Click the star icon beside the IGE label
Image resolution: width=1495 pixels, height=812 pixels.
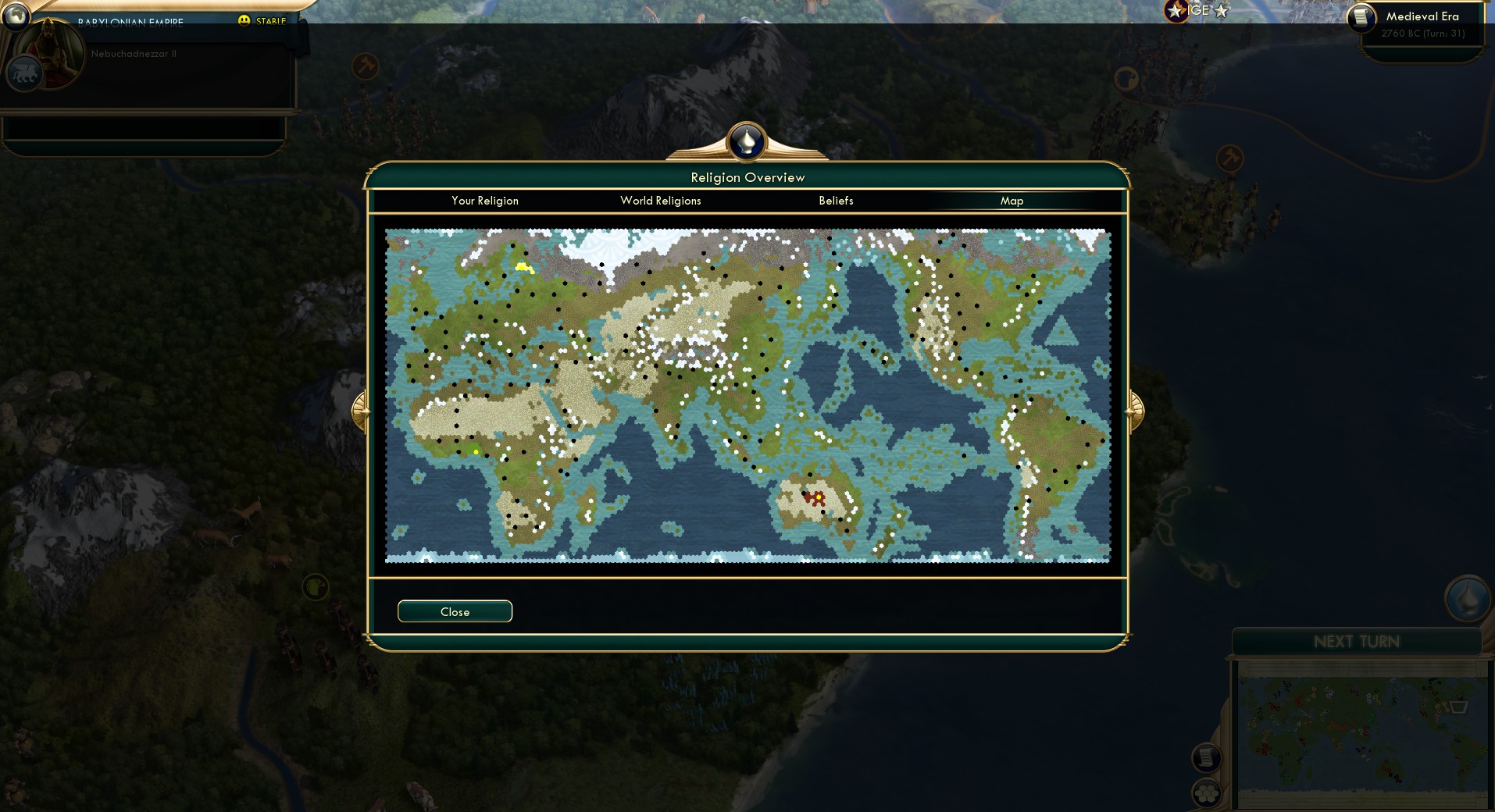(x=1175, y=12)
